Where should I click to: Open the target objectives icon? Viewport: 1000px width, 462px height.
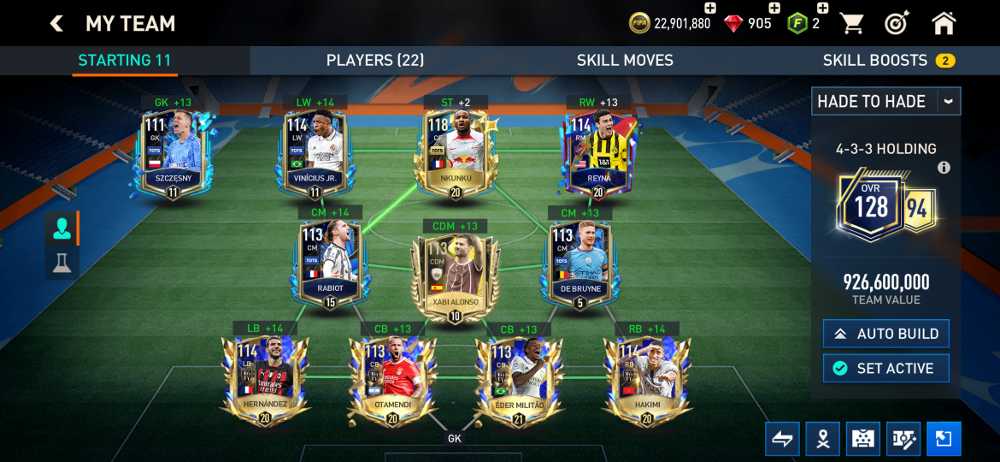point(897,23)
